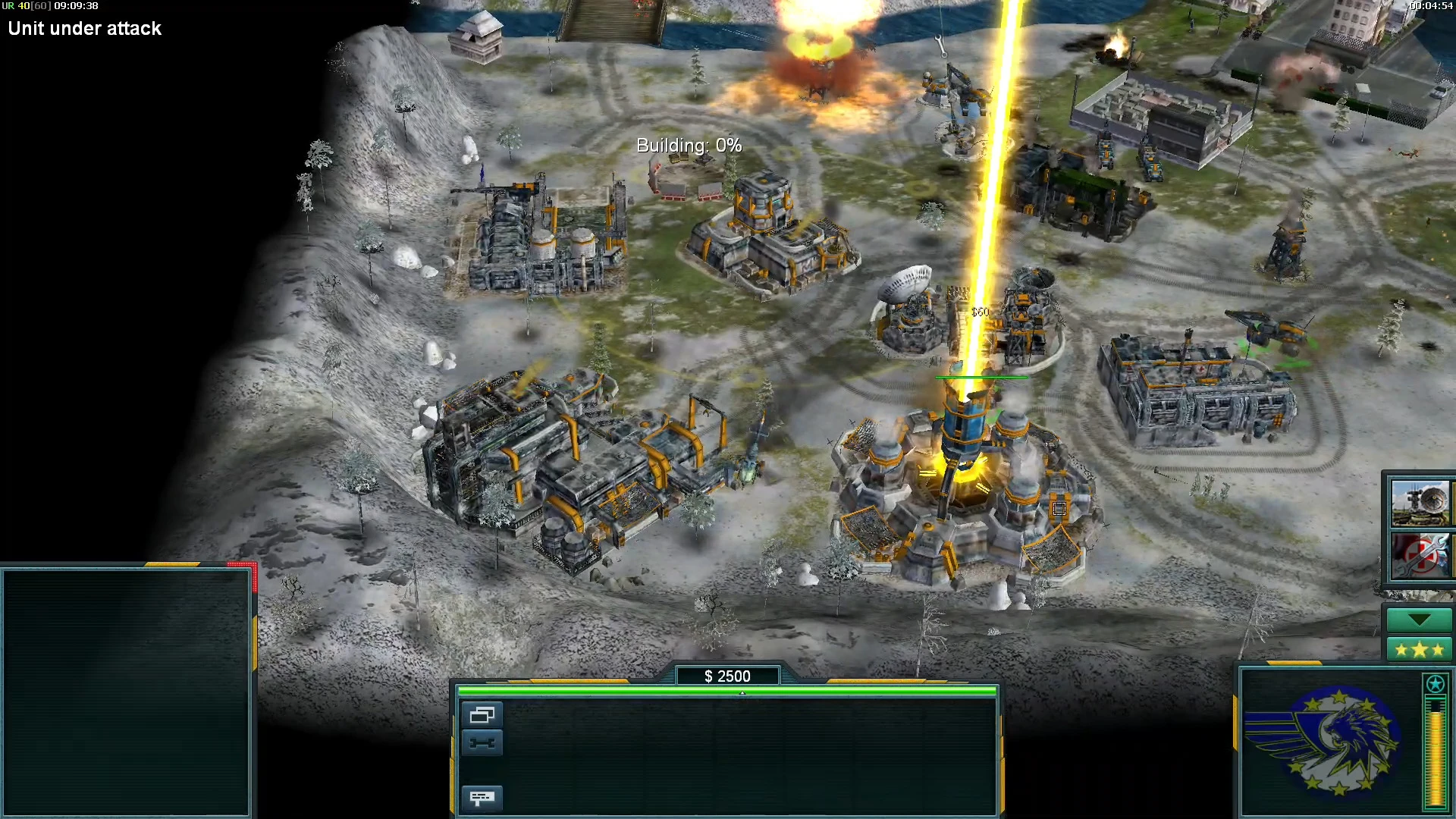This screenshot has width=1456, height=819.
Task: Click the red alert bar on the minimap frame
Action: tap(243, 566)
